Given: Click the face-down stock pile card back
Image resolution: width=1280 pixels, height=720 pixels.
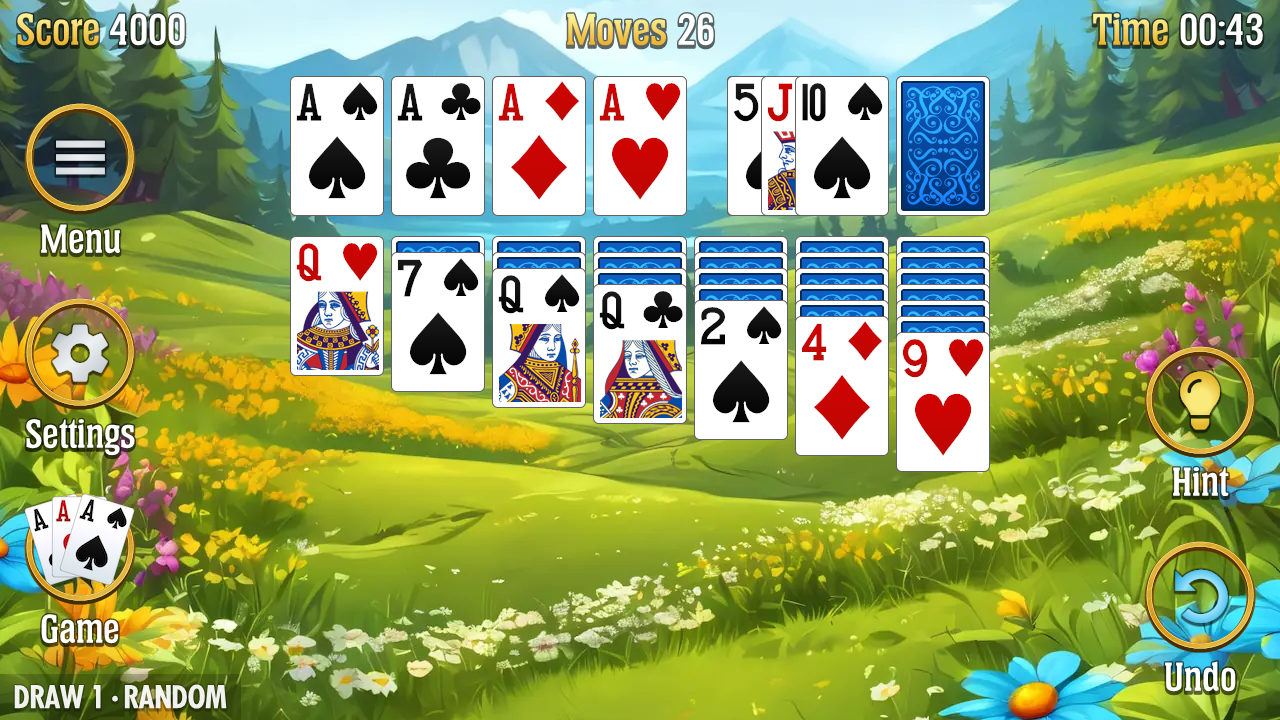Looking at the screenshot, I should pos(941,145).
